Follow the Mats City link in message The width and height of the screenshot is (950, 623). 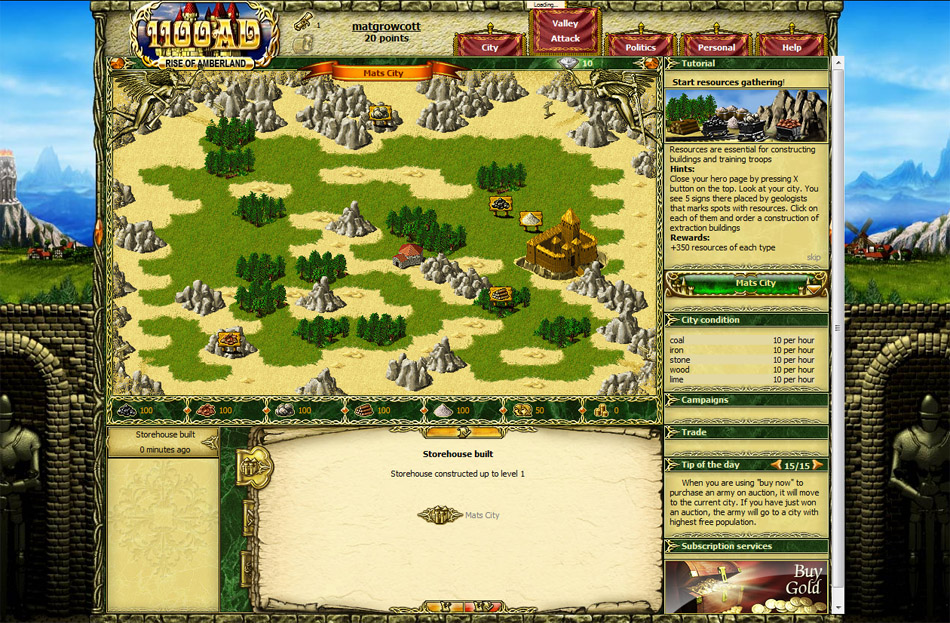[481, 515]
